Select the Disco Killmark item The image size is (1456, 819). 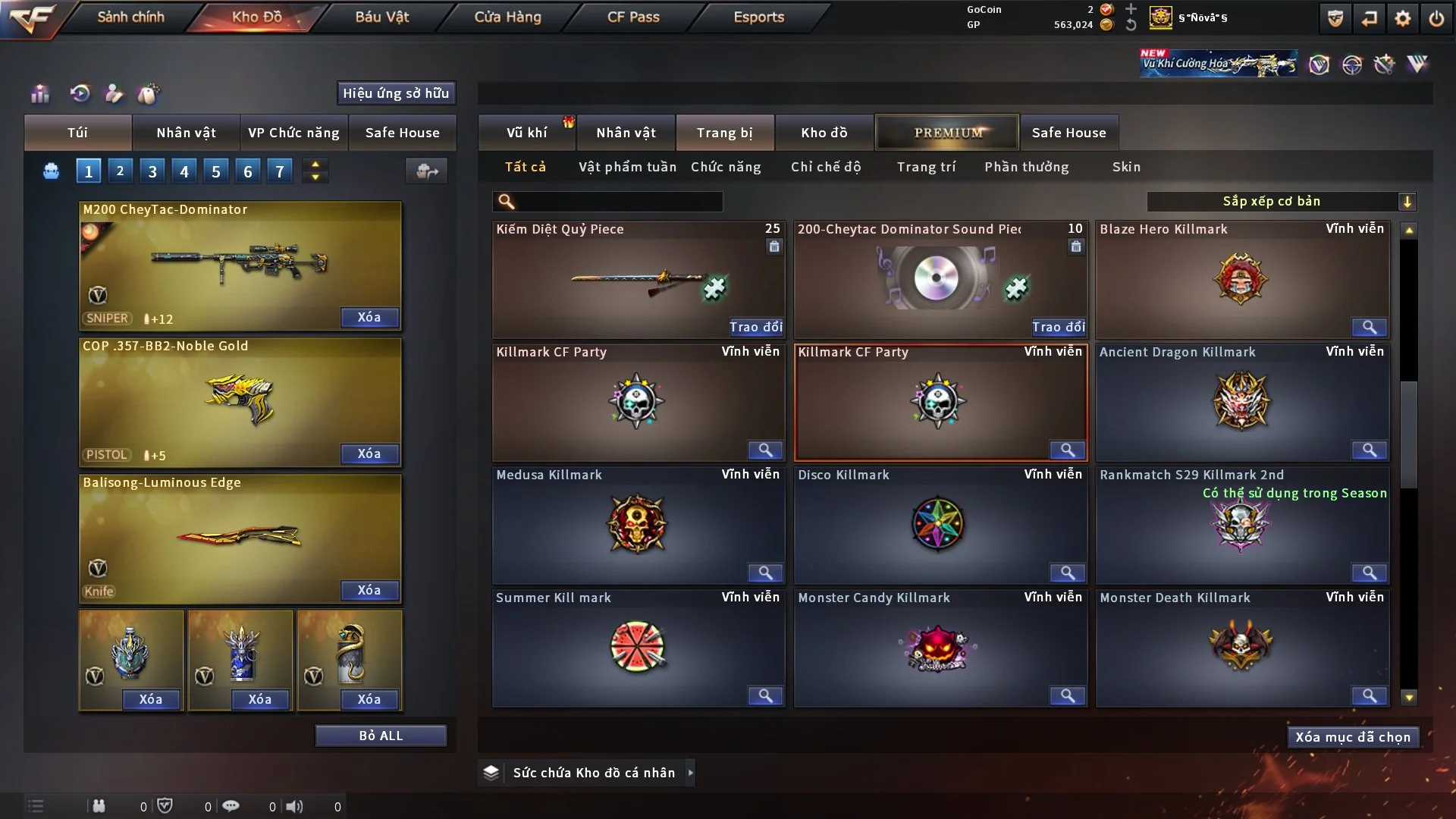point(940,524)
